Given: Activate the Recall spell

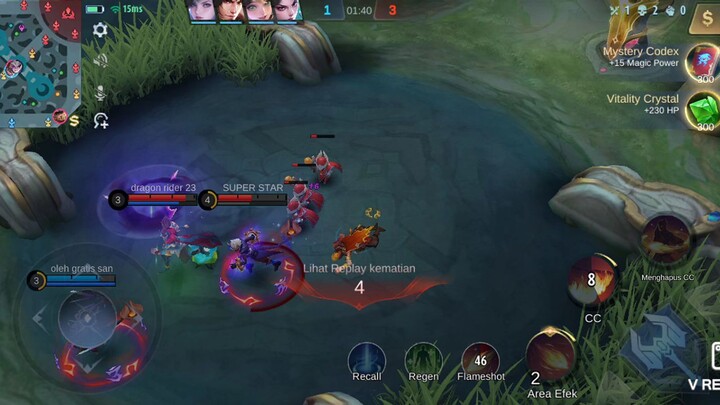Looking at the screenshot, I should [x=367, y=359].
